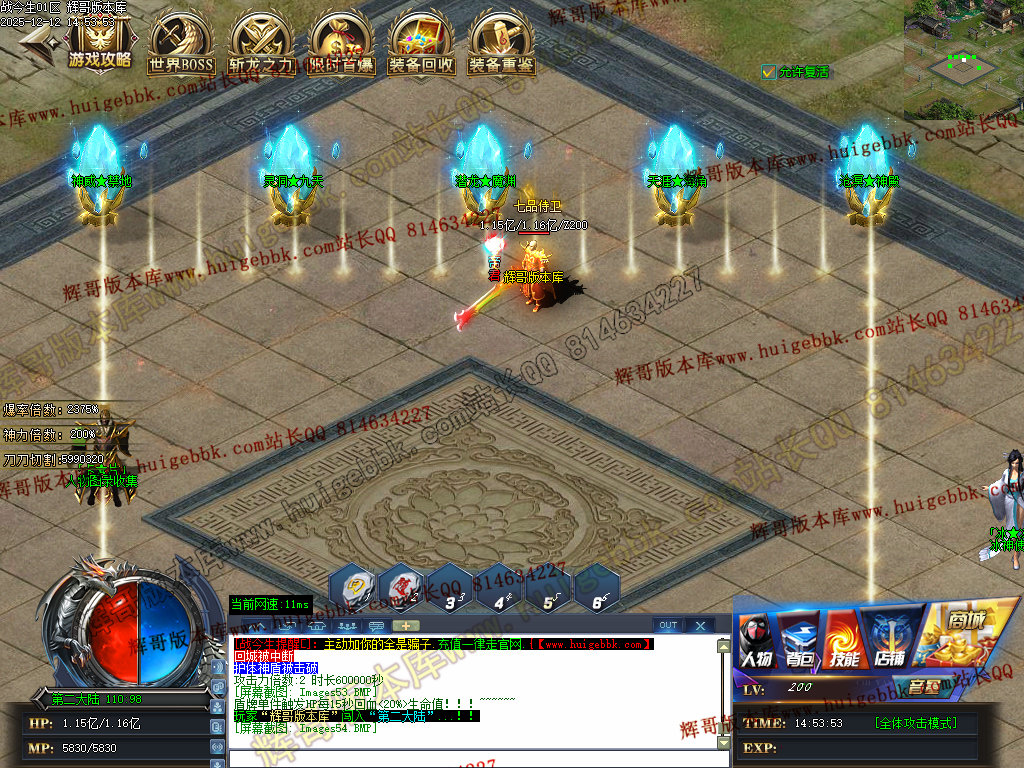Close the chat window with X
Screen dimensions: 1024x768
point(700,626)
